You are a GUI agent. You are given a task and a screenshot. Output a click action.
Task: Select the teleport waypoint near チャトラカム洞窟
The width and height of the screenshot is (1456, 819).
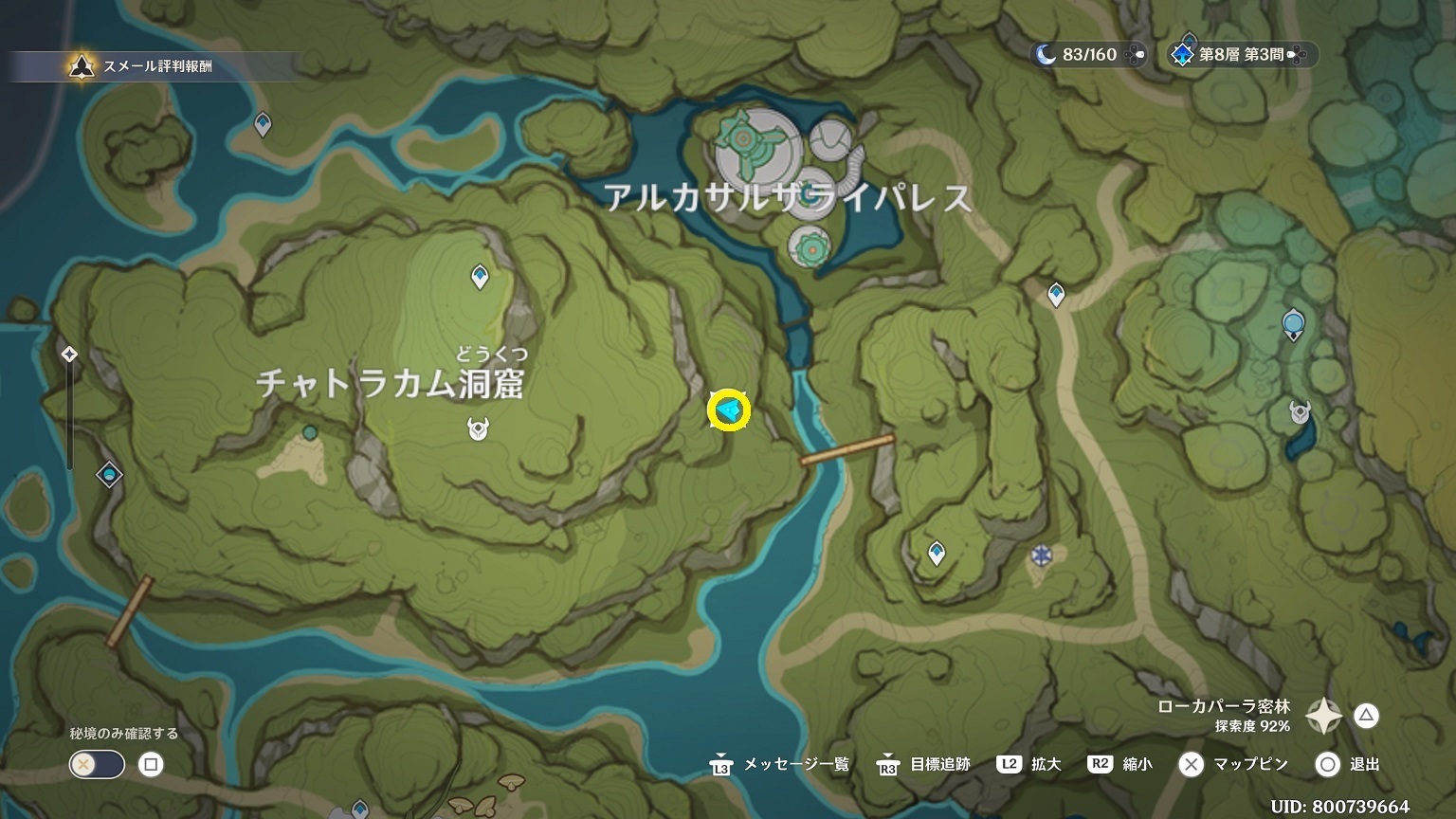coord(480,275)
